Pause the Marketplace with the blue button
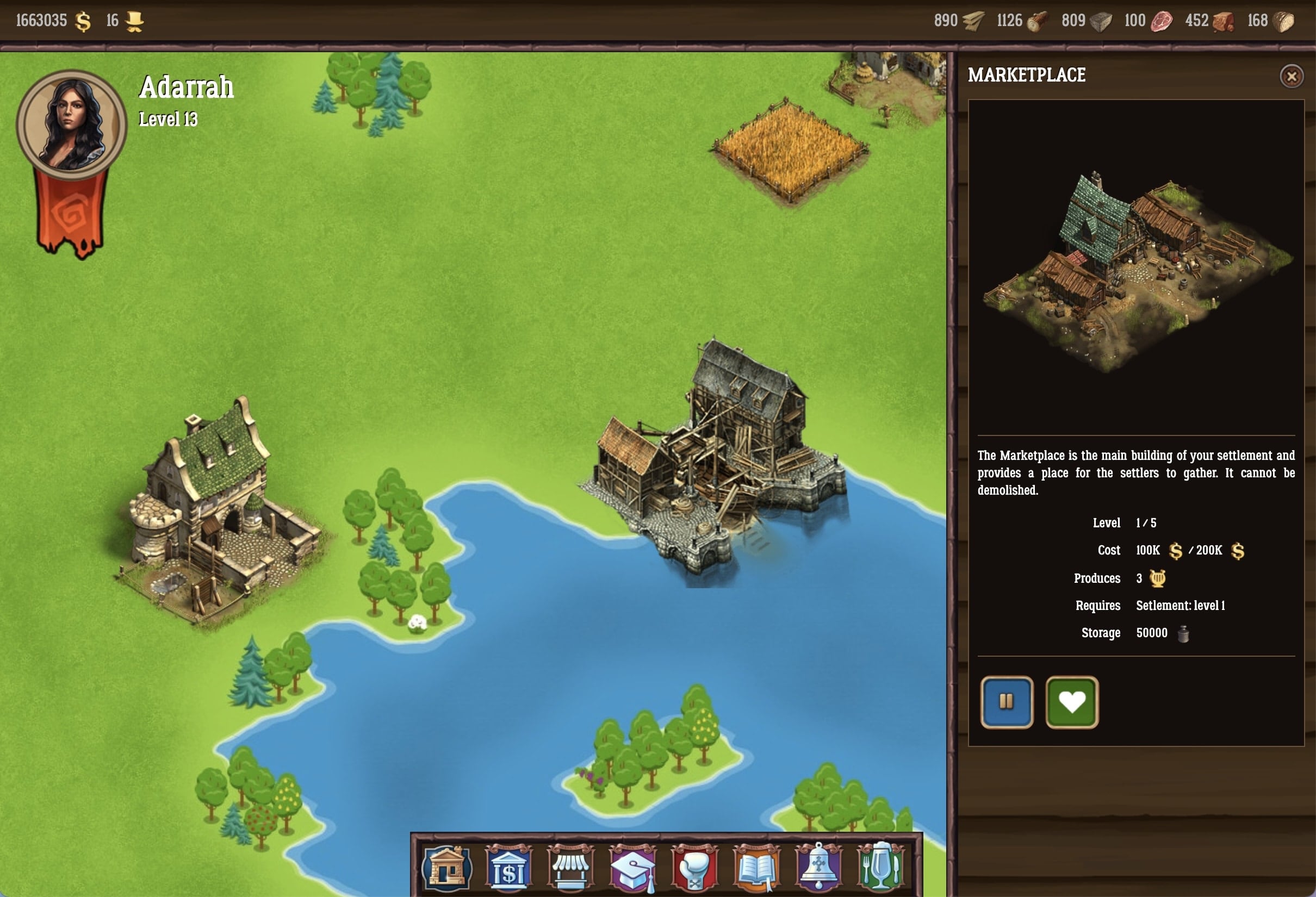Screen dimensions: 1316x897 (1006, 702)
